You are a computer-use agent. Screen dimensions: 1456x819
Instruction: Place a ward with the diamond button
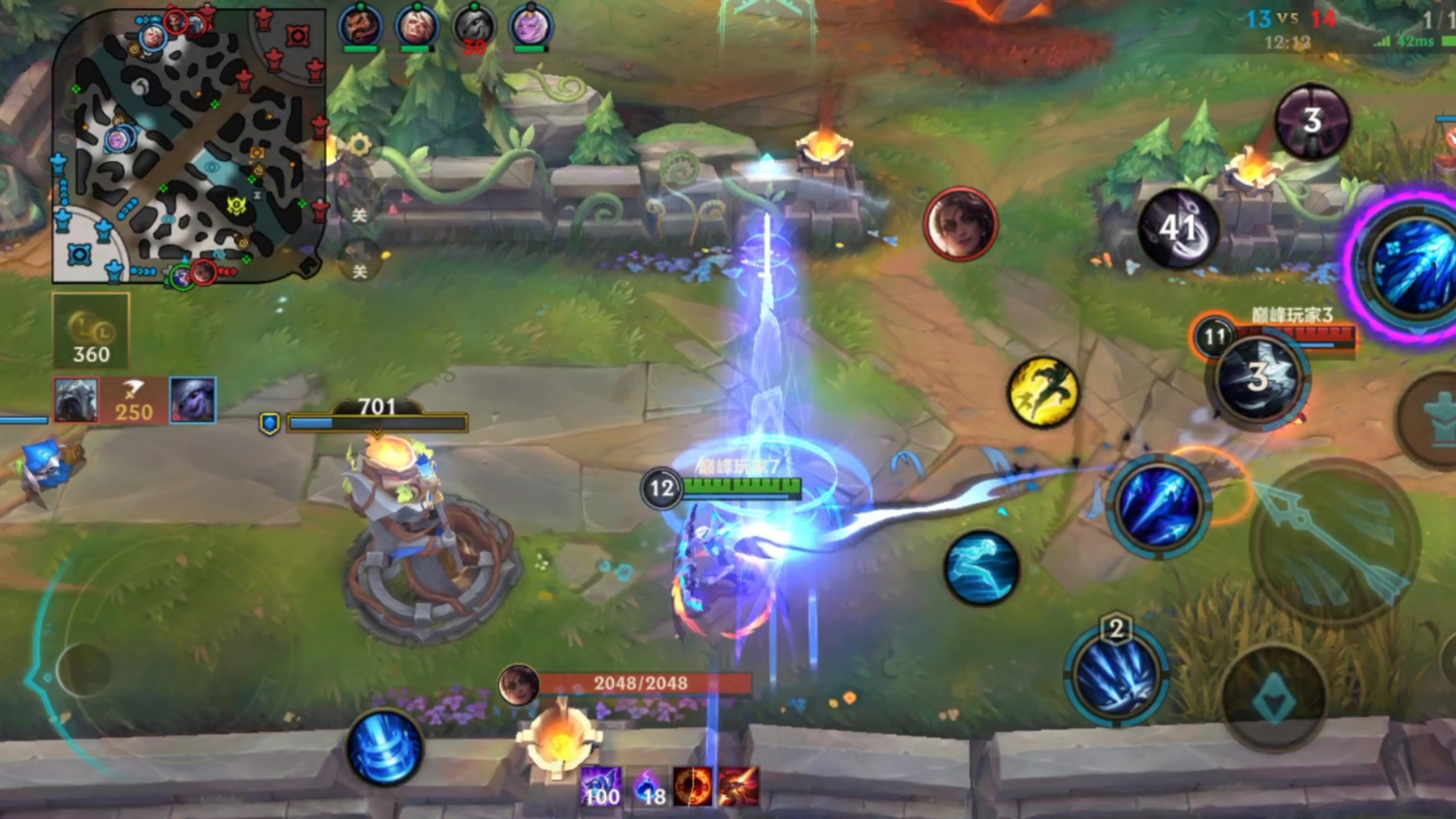tap(1274, 699)
